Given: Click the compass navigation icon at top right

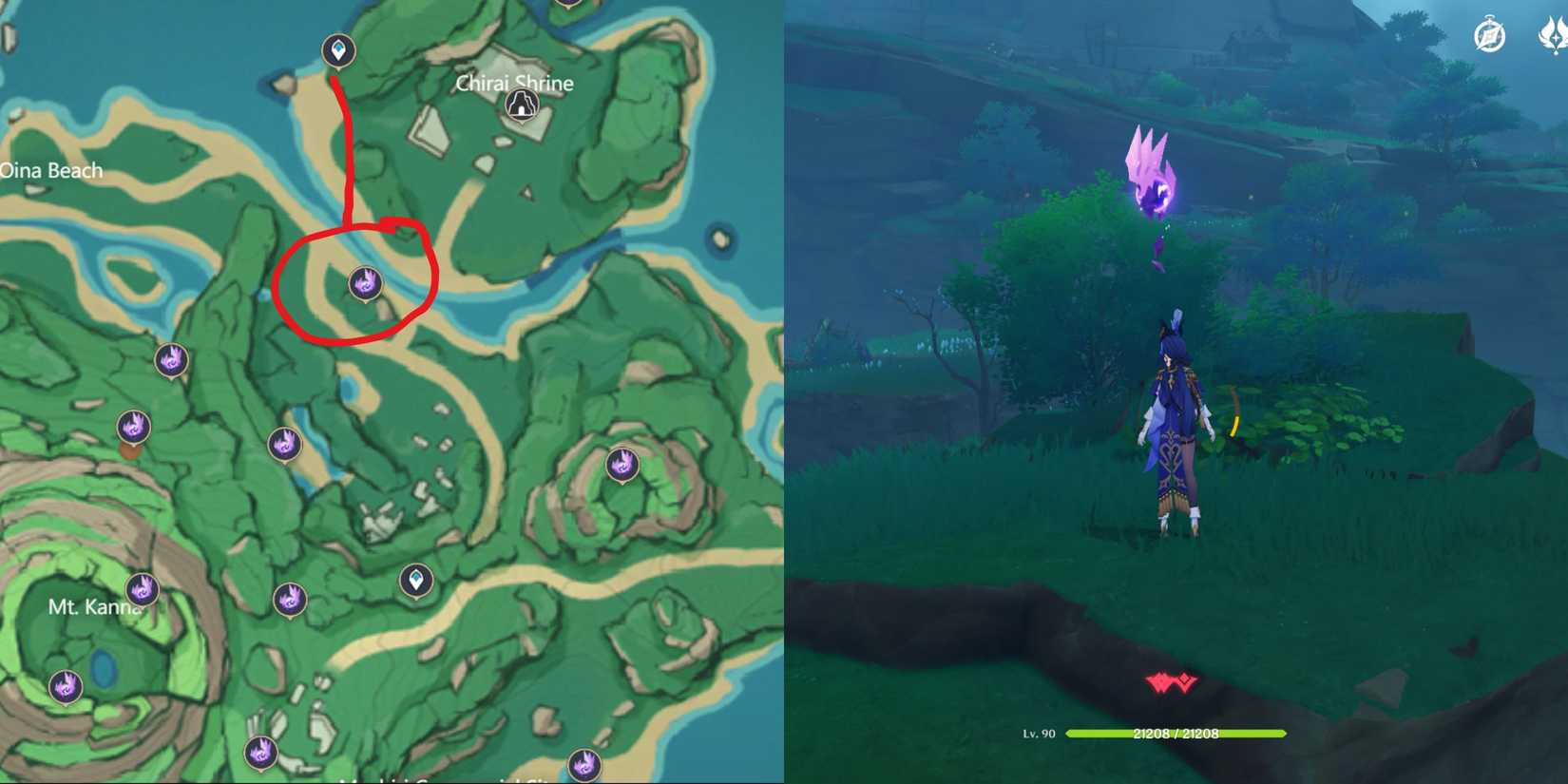Looking at the screenshot, I should [x=1488, y=34].
